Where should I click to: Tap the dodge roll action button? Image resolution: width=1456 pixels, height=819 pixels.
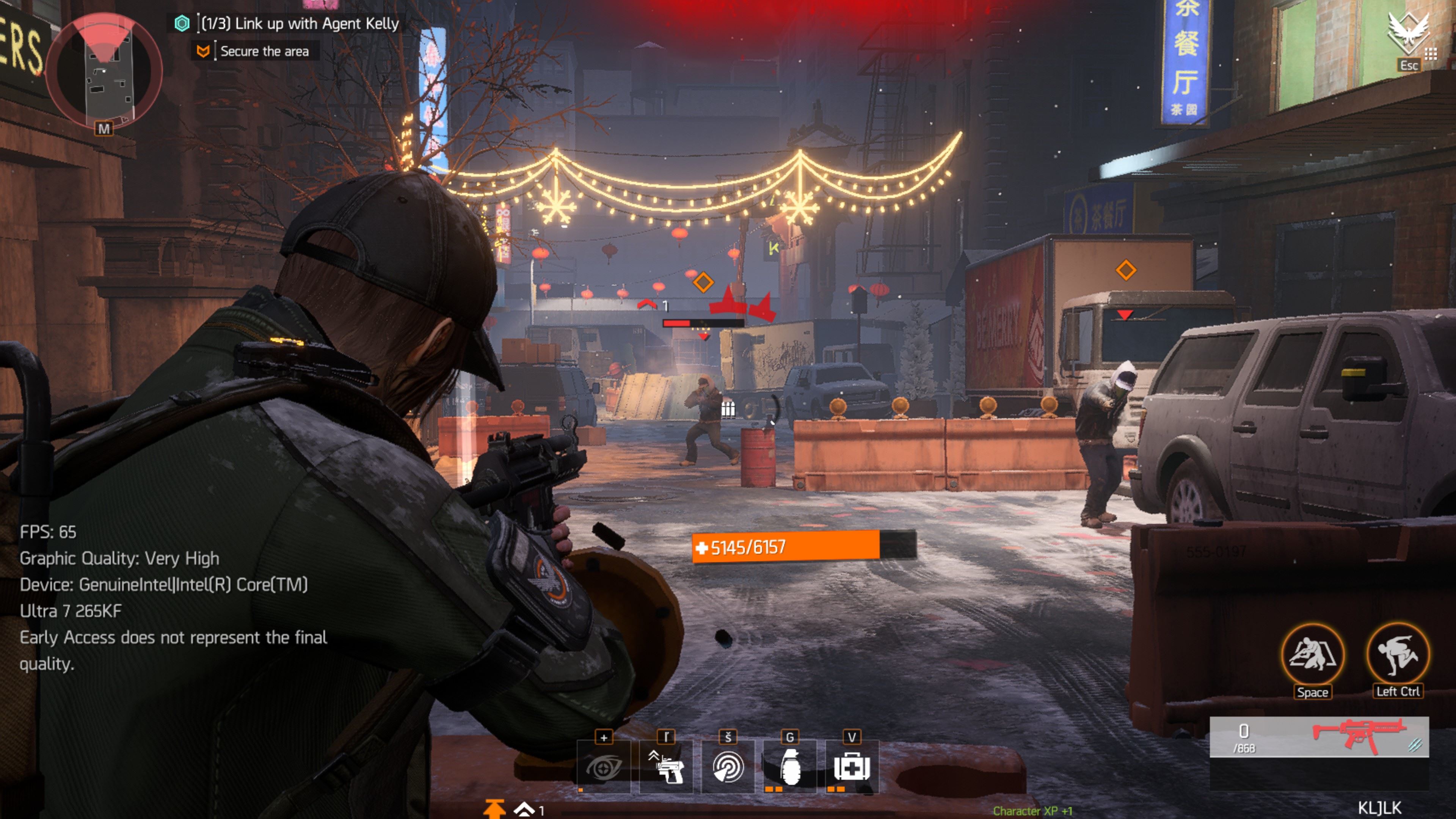(1398, 654)
